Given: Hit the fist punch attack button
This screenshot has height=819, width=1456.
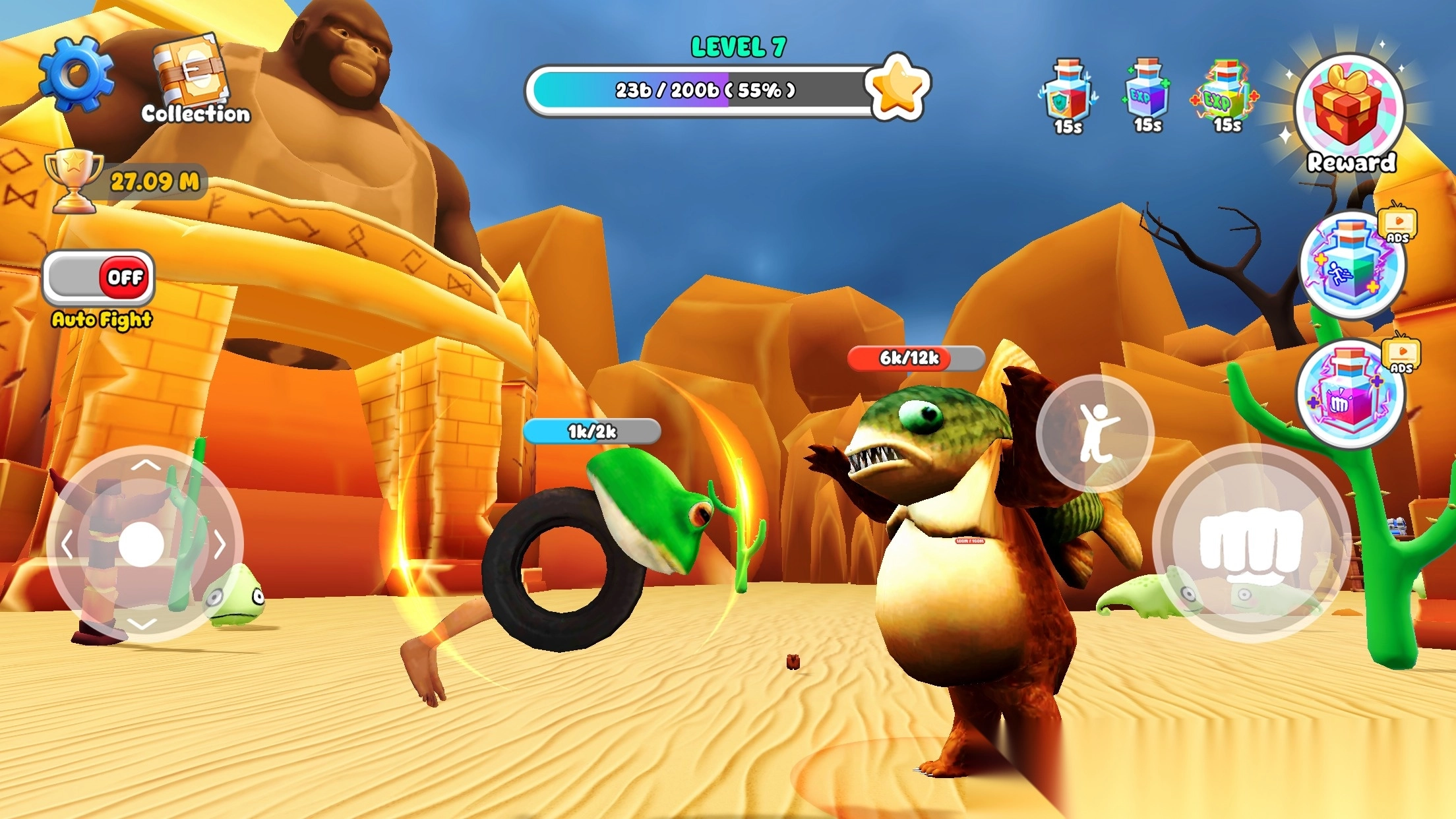Looking at the screenshot, I should click(x=1251, y=543).
